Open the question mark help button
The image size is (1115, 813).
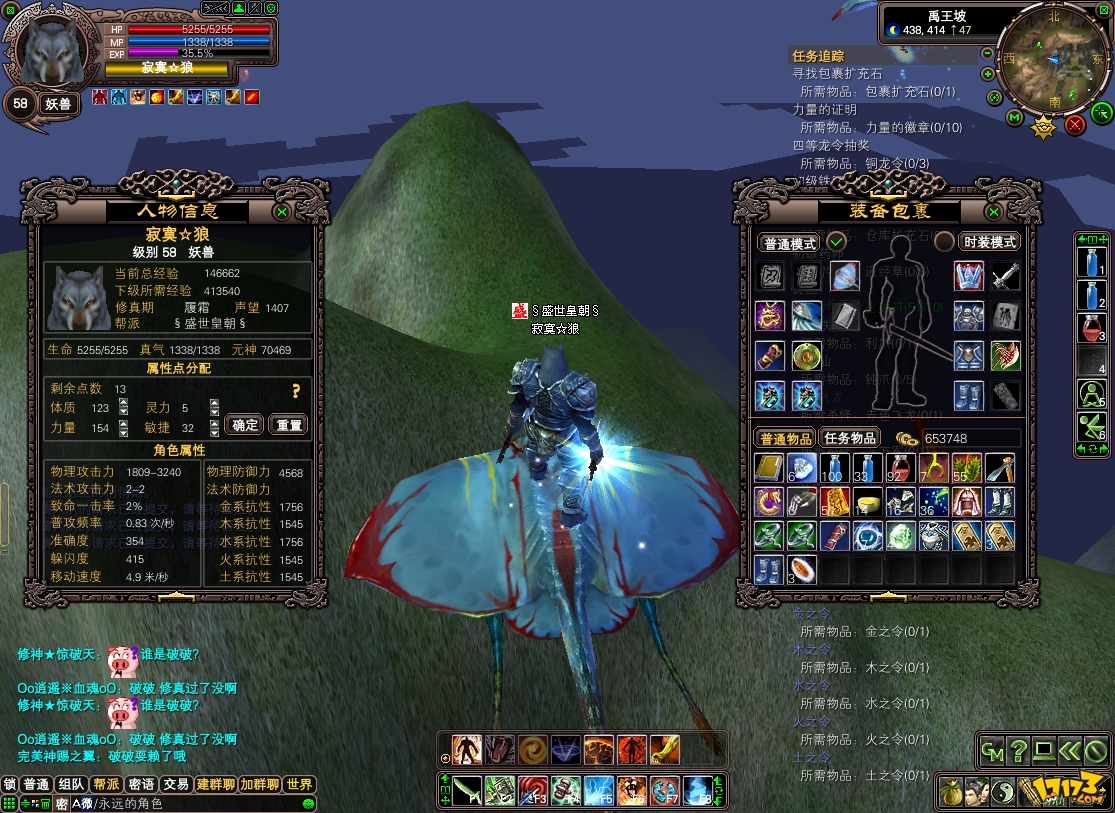click(x=1018, y=749)
